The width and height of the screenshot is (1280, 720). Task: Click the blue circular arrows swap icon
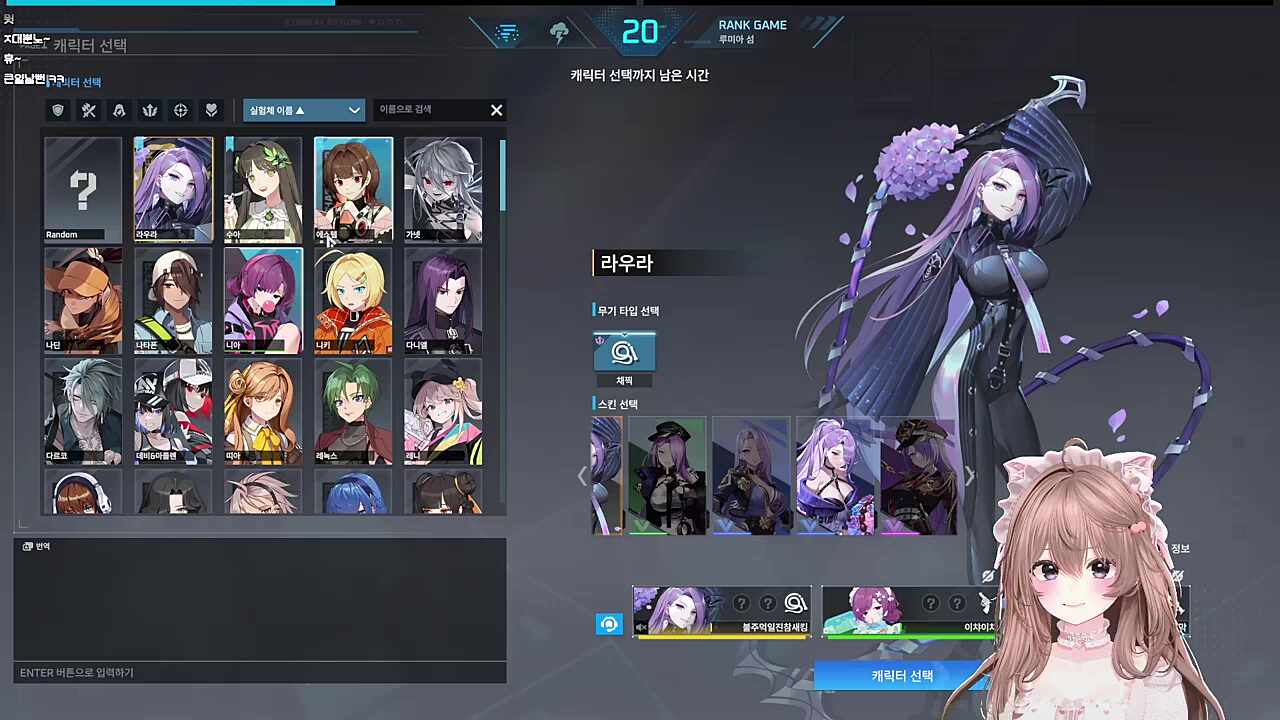609,624
